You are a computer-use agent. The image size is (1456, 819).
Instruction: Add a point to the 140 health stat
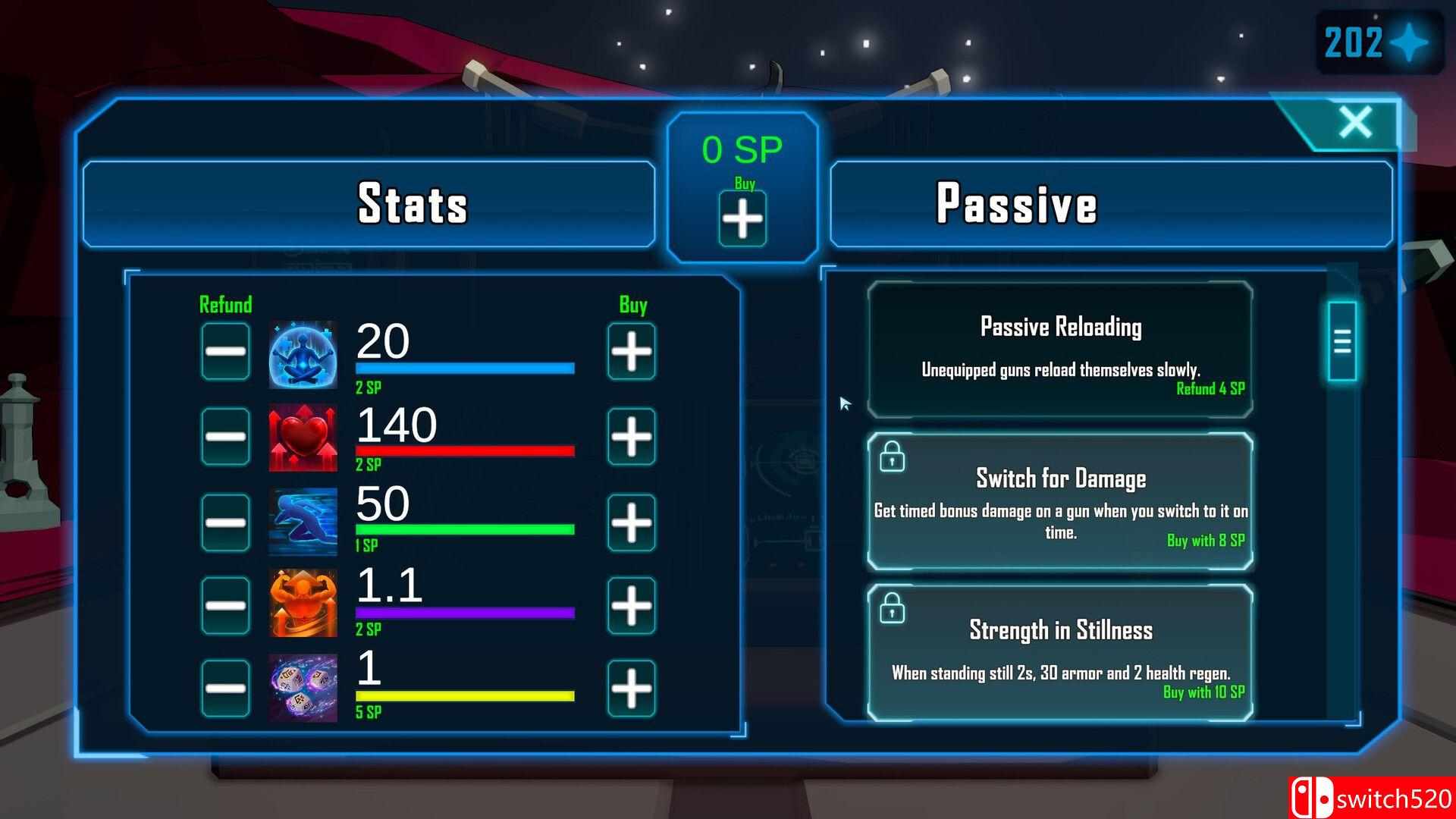[x=631, y=436]
